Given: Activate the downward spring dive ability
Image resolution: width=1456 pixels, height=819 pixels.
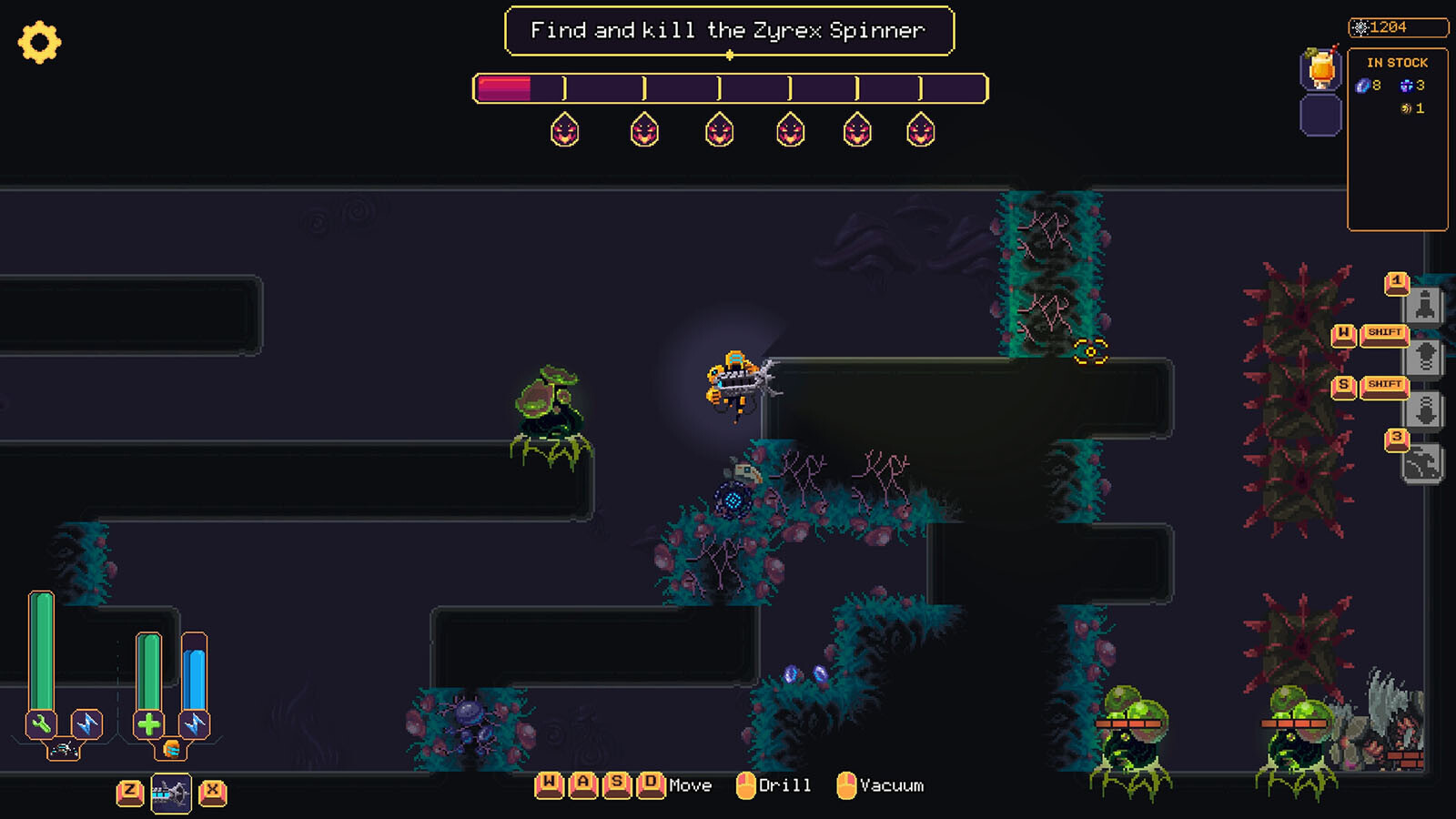Looking at the screenshot, I should [x=1425, y=410].
